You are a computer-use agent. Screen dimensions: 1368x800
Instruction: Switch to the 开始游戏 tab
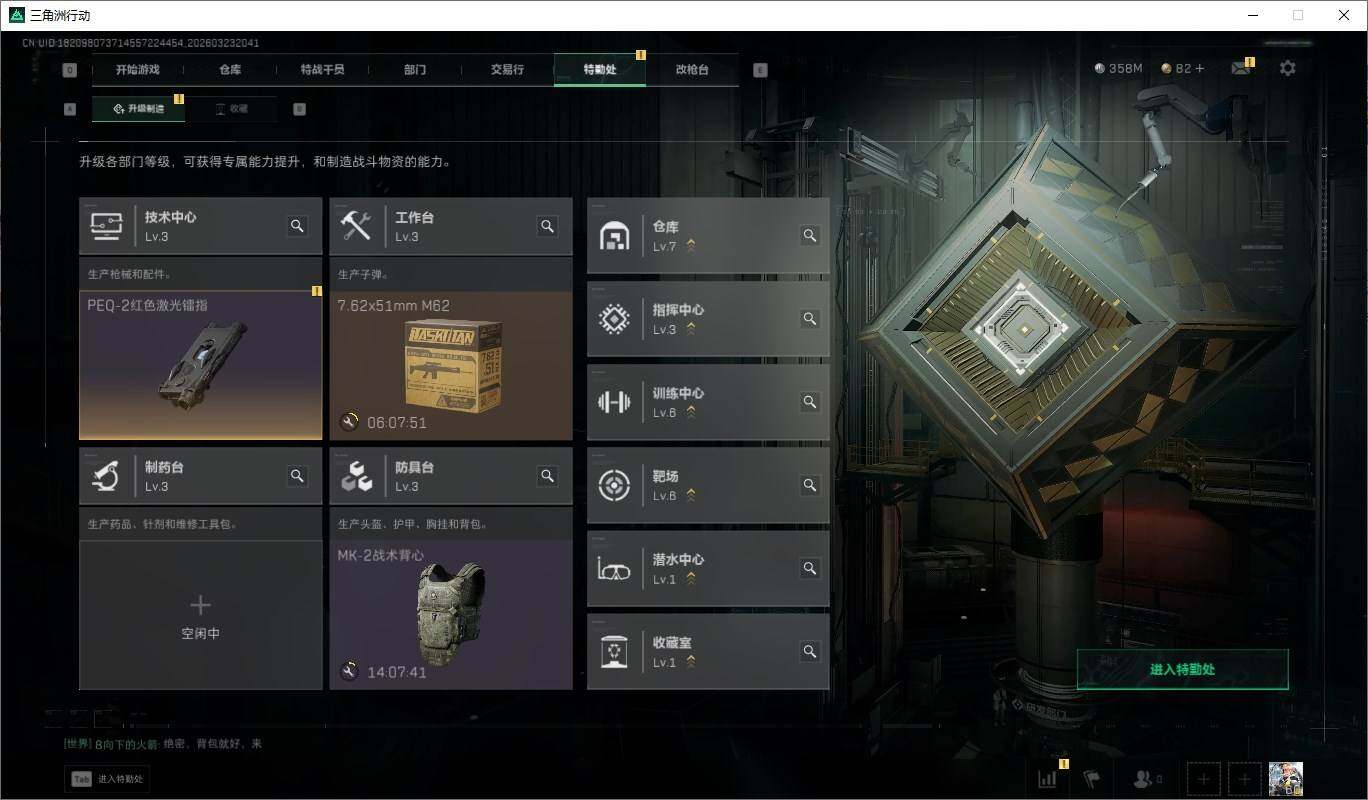click(x=137, y=70)
